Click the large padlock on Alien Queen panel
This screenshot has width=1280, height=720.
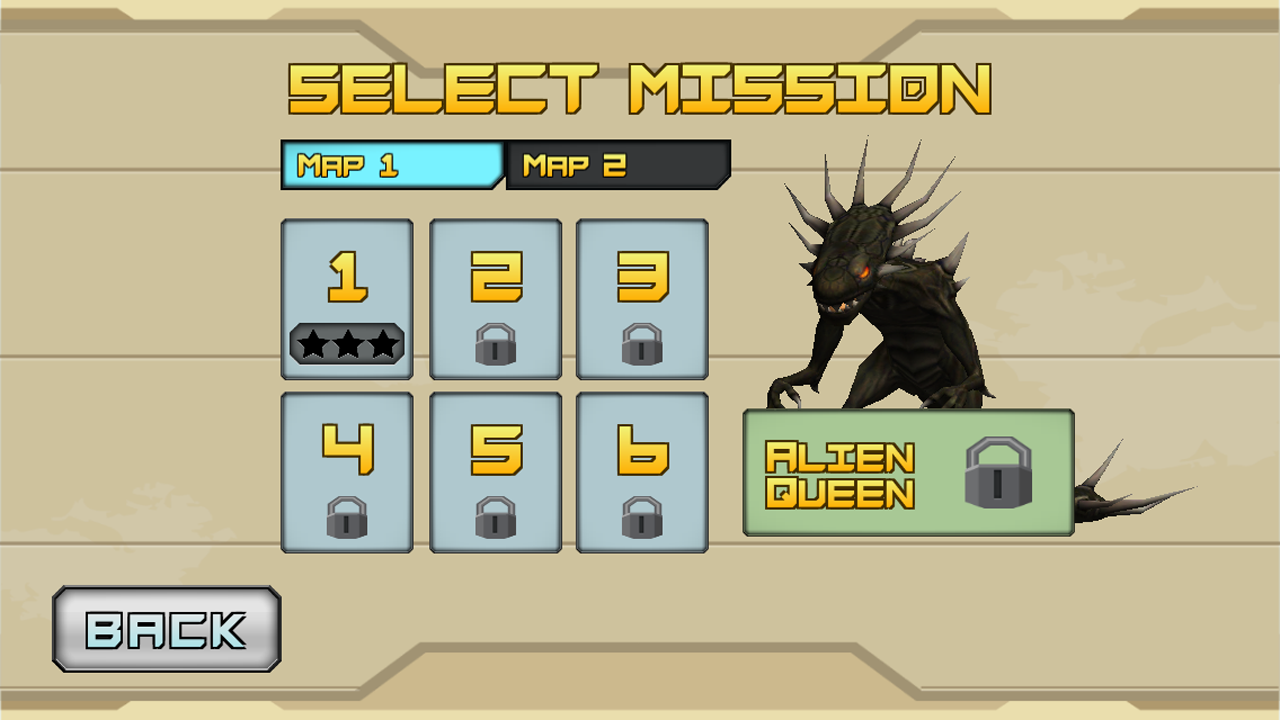coord(1006,472)
